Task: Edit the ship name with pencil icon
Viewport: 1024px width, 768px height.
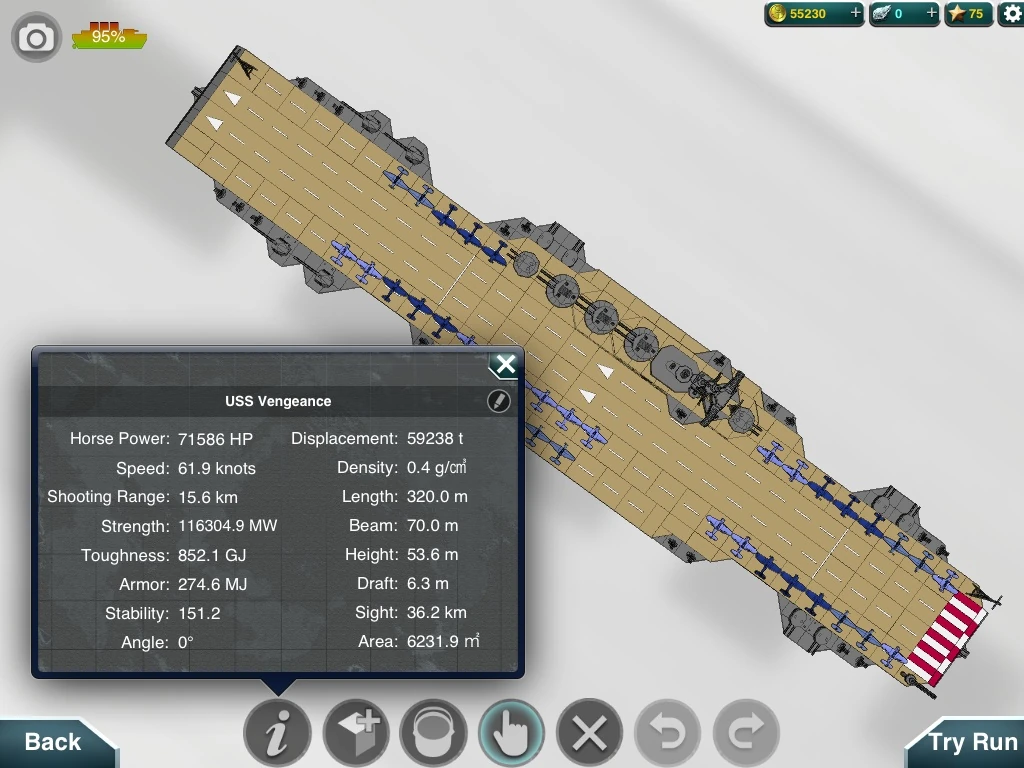Action: coord(498,401)
